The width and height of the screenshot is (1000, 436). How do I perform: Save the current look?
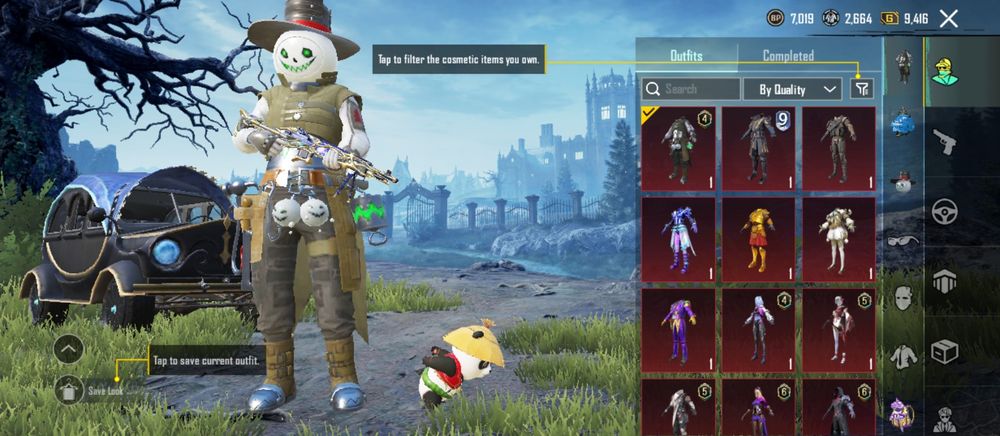pos(69,389)
